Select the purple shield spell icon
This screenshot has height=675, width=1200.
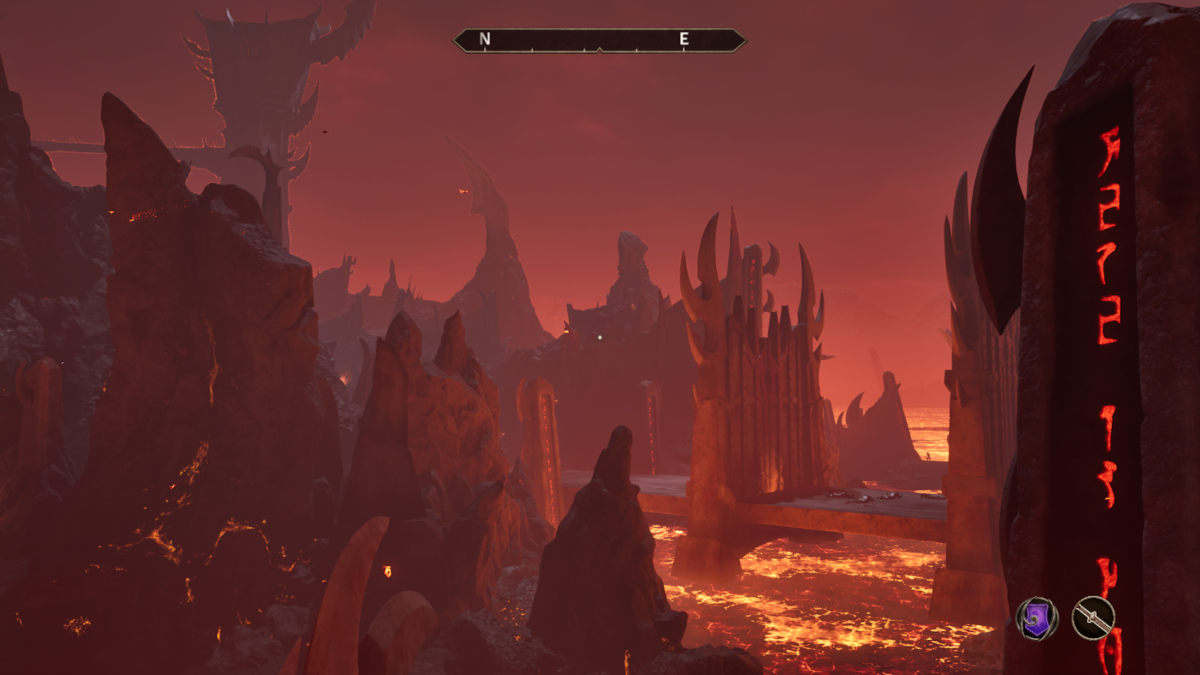(x=1037, y=617)
